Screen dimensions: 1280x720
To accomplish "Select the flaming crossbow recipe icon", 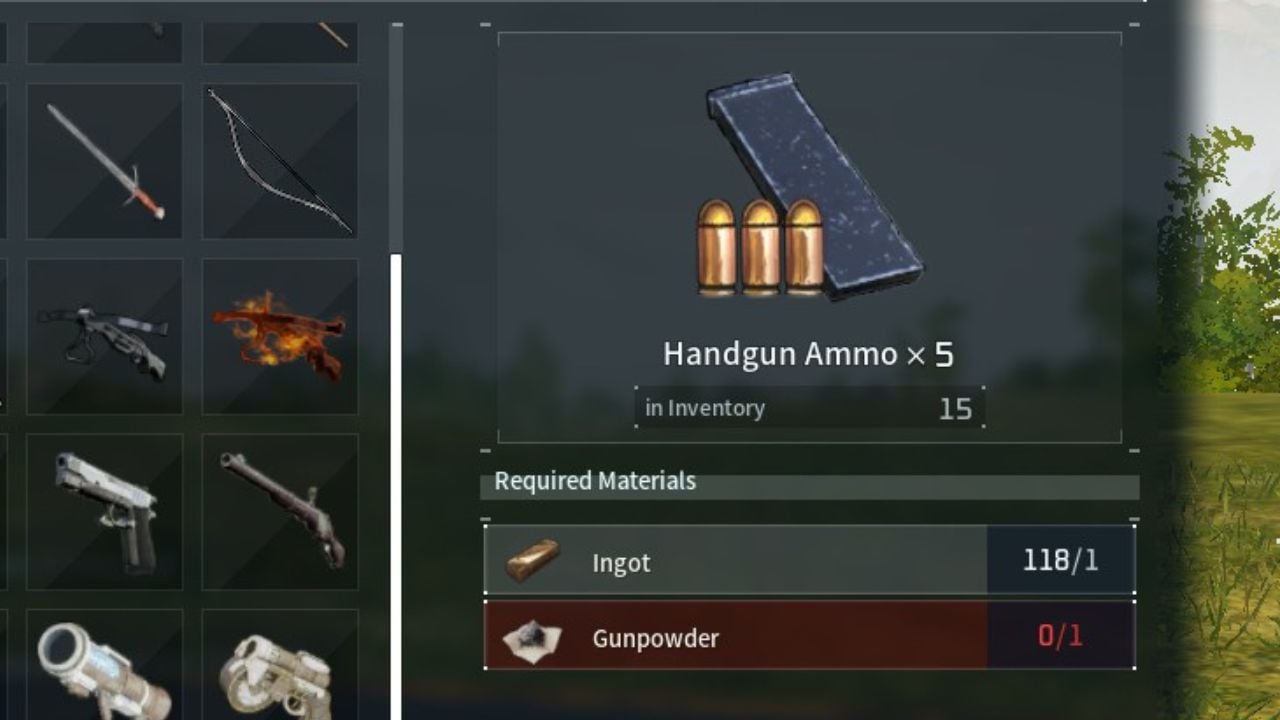I will [x=281, y=337].
